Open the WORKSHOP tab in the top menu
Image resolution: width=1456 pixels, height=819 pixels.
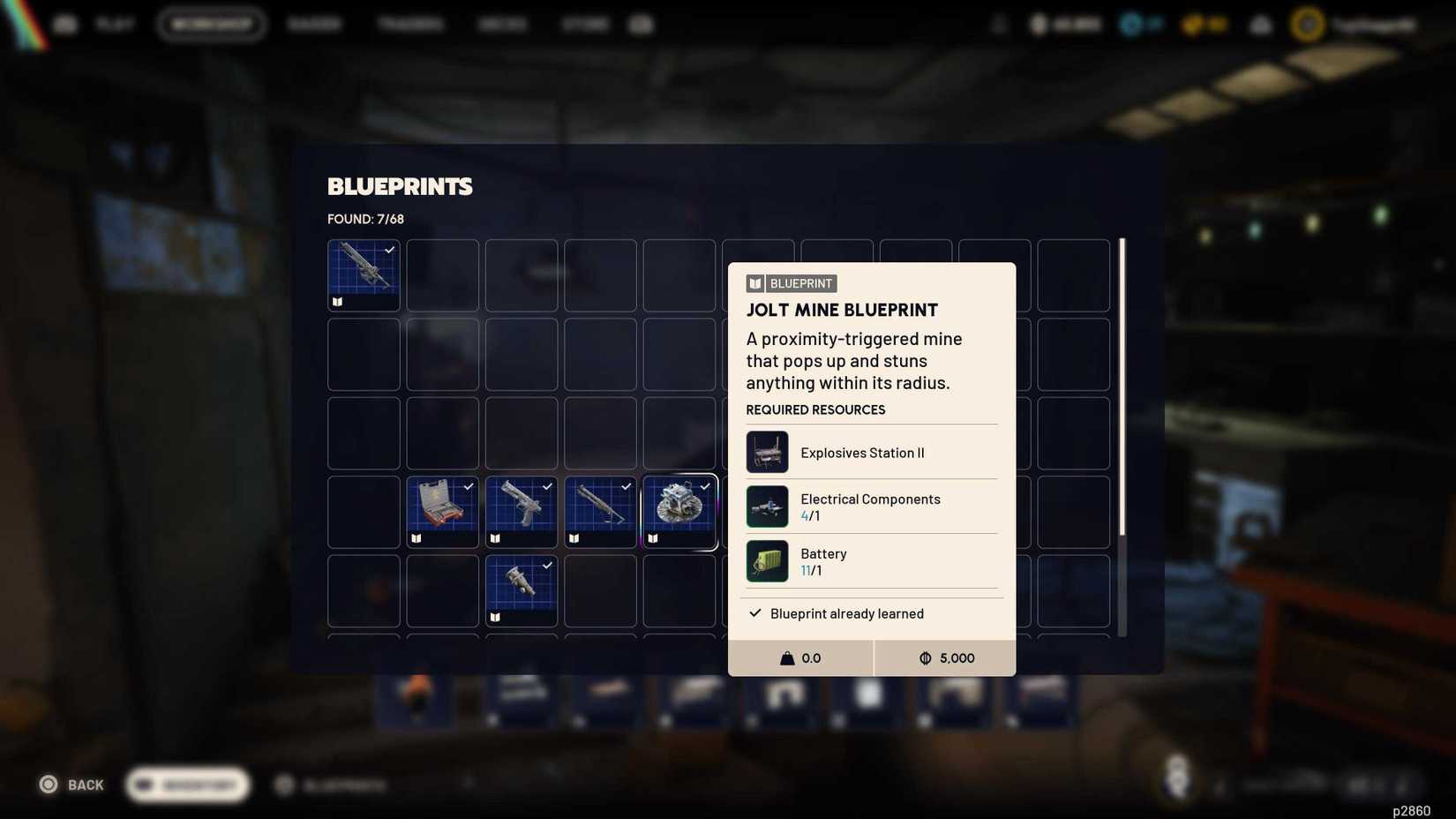[x=212, y=24]
